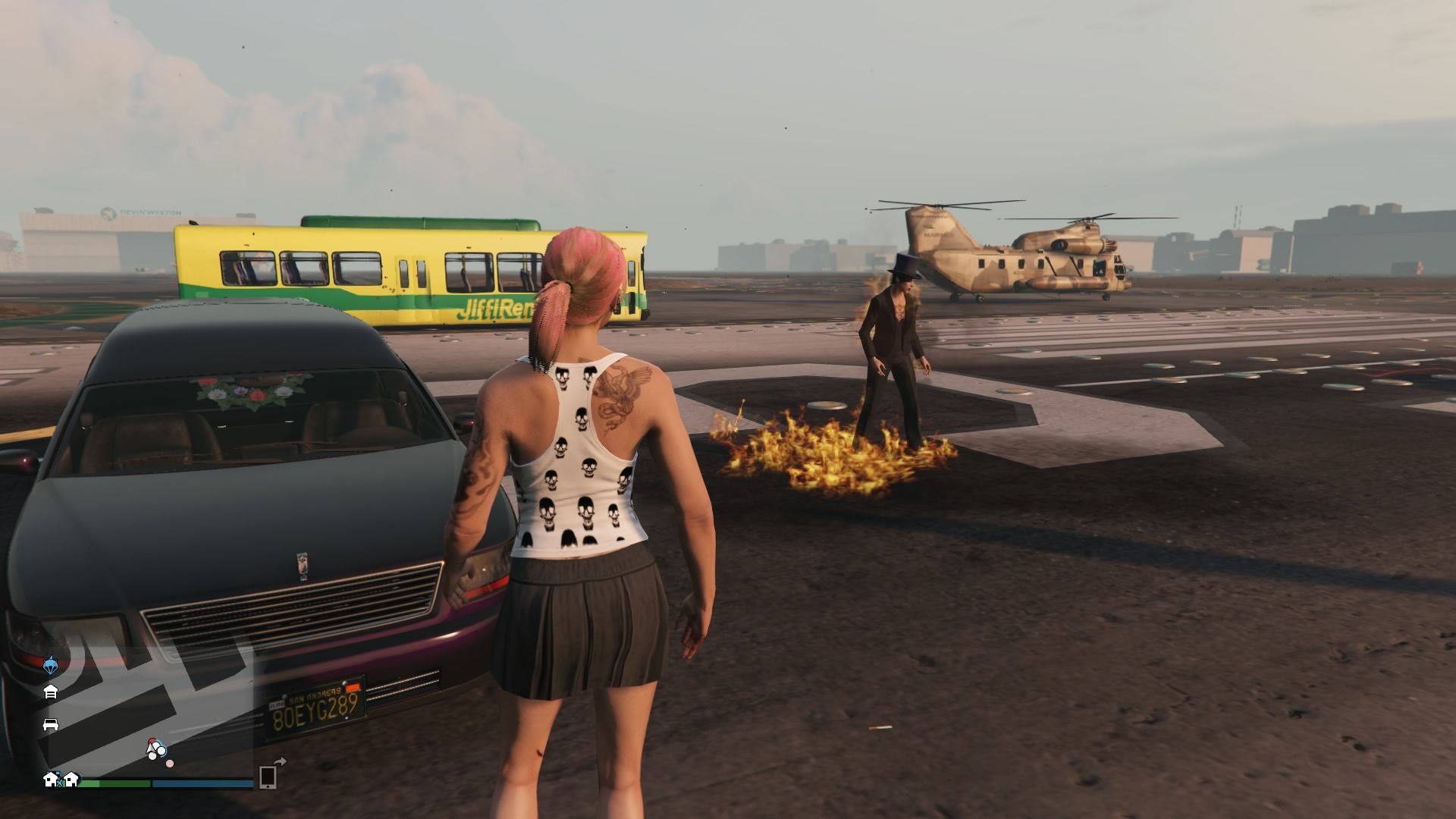Click the left house property blip
Image resolution: width=1456 pixels, height=819 pixels.
tap(52, 780)
